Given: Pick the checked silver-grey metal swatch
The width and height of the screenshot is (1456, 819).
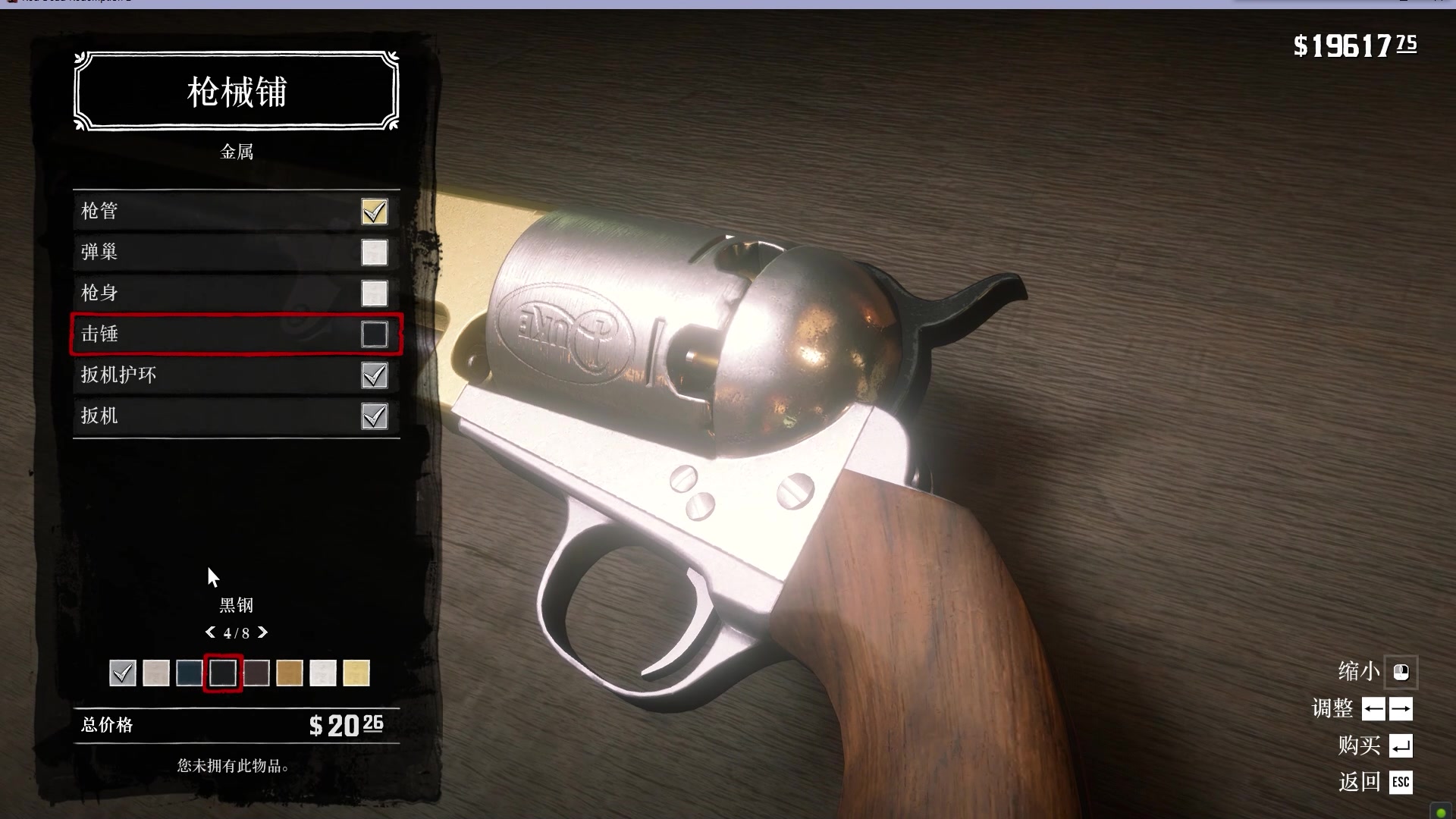Looking at the screenshot, I should point(123,673).
